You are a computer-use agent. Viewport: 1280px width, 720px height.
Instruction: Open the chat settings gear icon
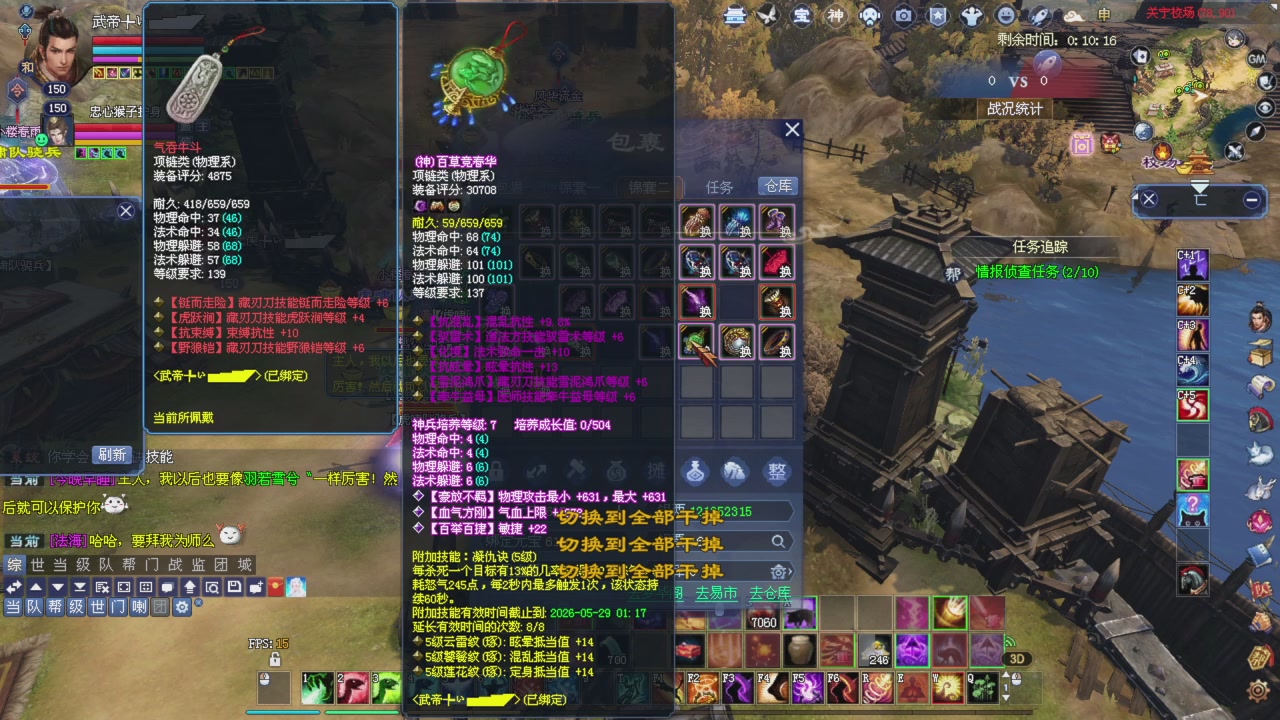pyautogui.click(x=182, y=607)
